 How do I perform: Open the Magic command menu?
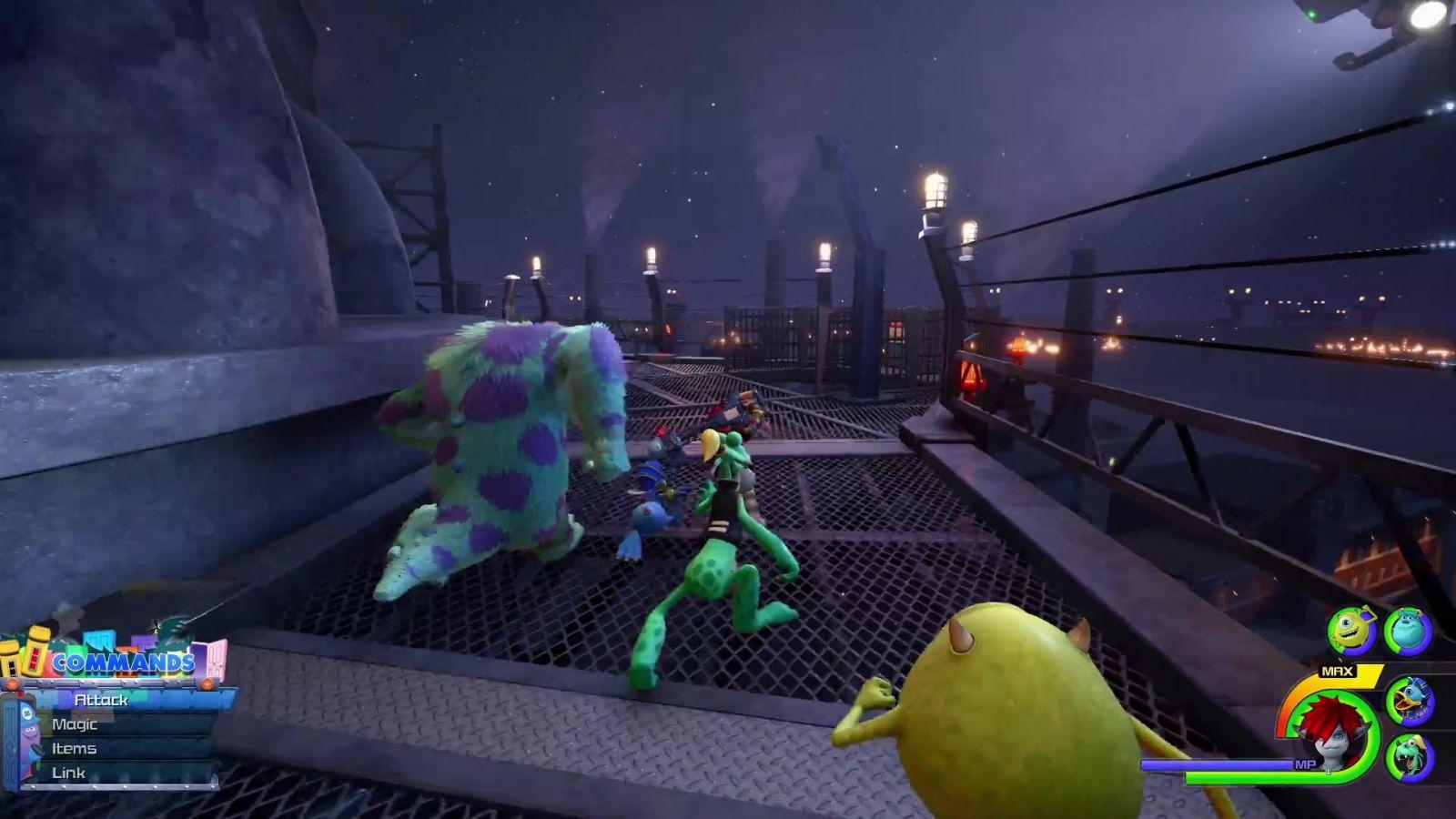[x=75, y=724]
